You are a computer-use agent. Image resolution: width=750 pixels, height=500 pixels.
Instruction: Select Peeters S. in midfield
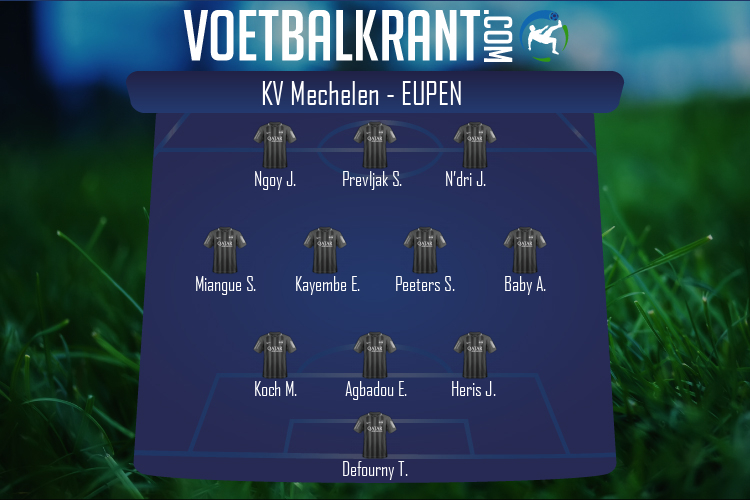424,251
